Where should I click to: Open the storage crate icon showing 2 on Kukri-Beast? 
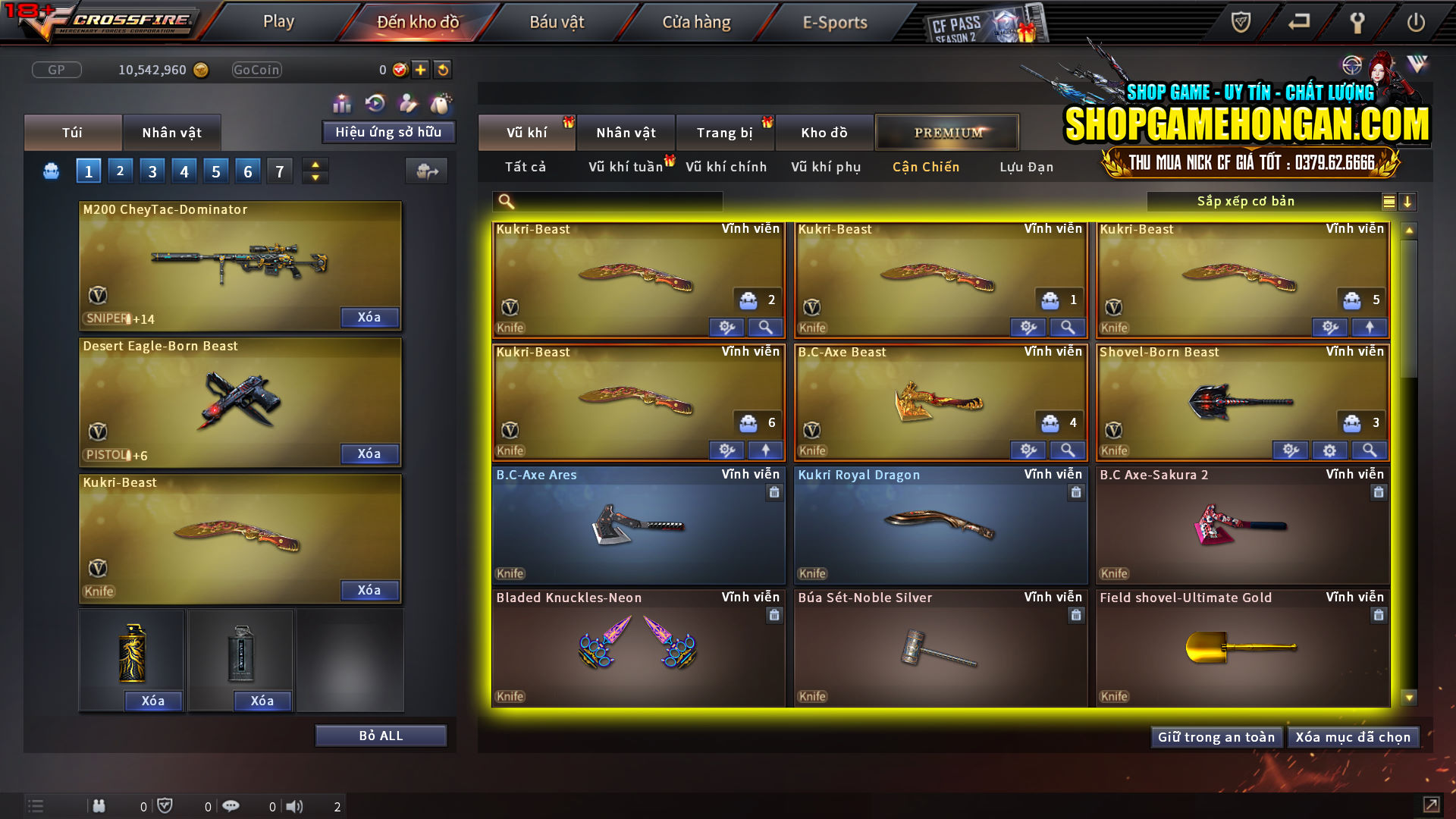coord(748,300)
